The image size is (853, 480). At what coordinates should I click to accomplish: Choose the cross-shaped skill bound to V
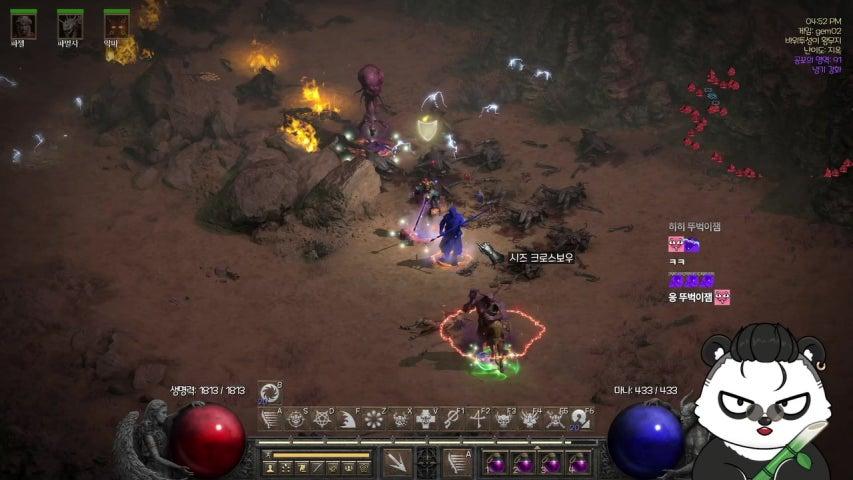(426, 419)
